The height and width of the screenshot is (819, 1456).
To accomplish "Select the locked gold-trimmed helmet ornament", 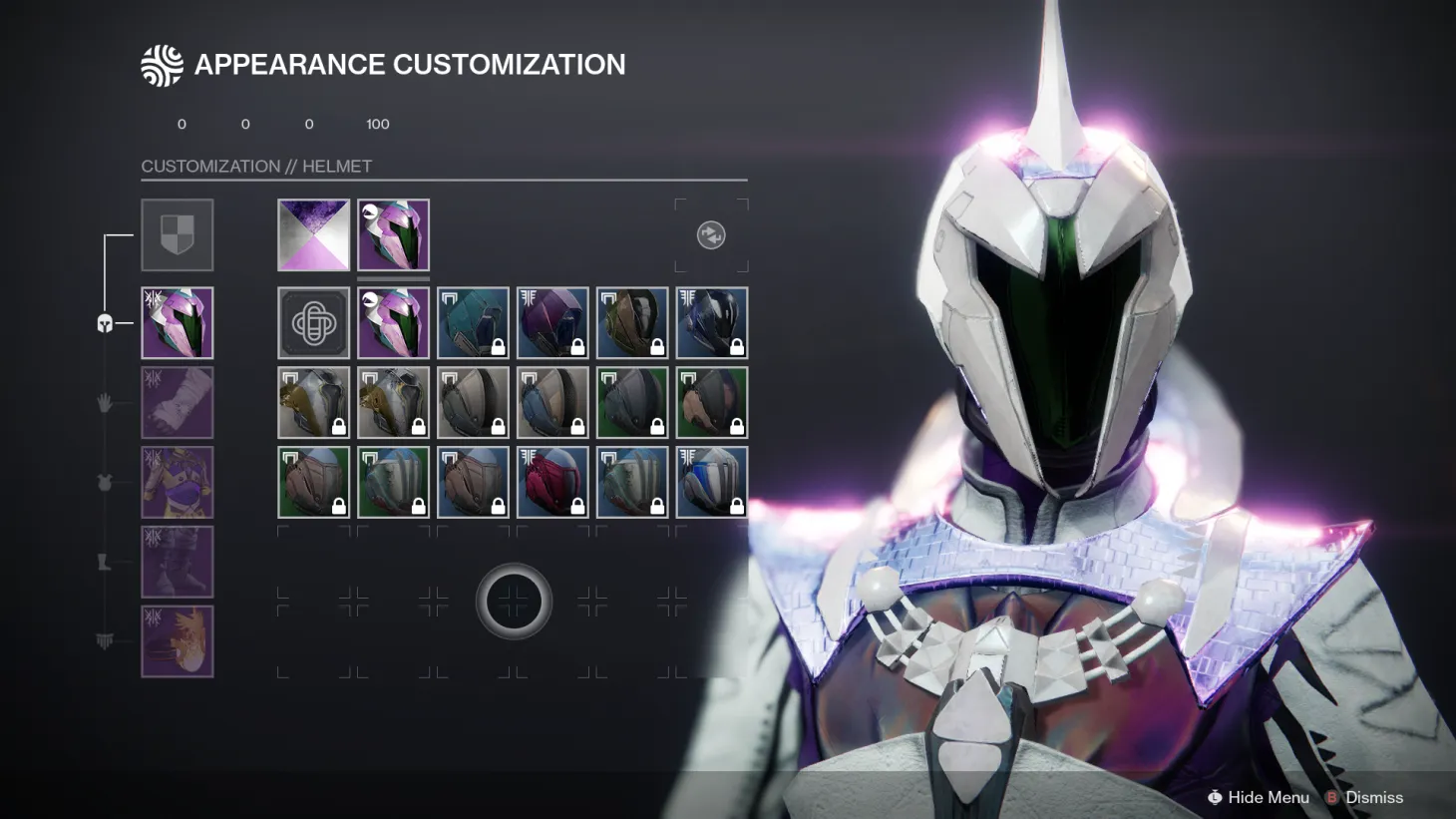I will [x=313, y=402].
